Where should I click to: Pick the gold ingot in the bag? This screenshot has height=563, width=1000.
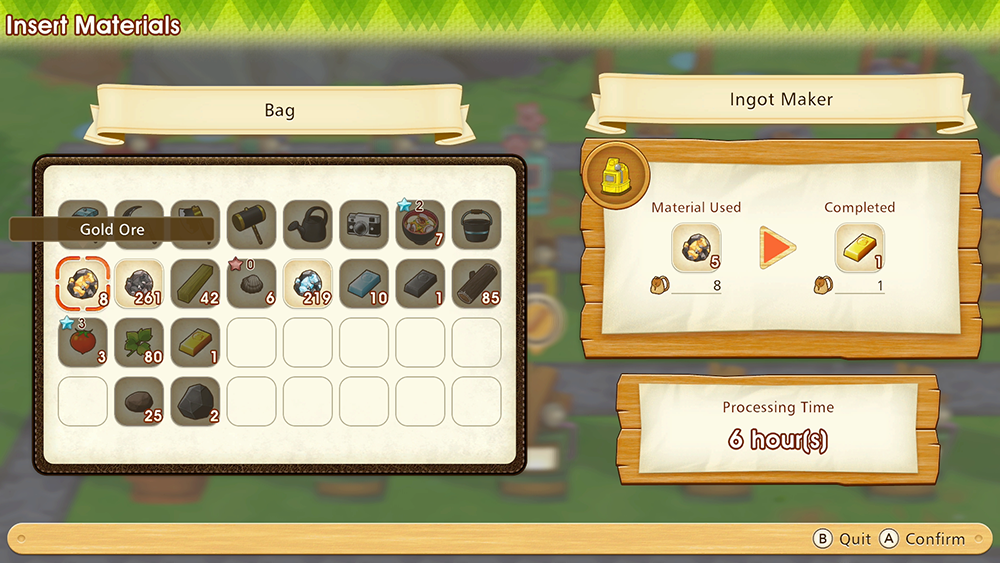195,342
